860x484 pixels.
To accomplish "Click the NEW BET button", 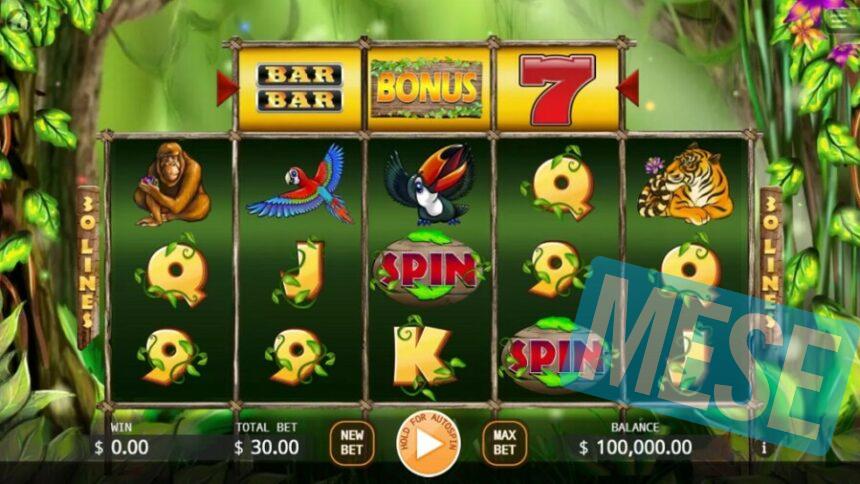I will [352, 442].
